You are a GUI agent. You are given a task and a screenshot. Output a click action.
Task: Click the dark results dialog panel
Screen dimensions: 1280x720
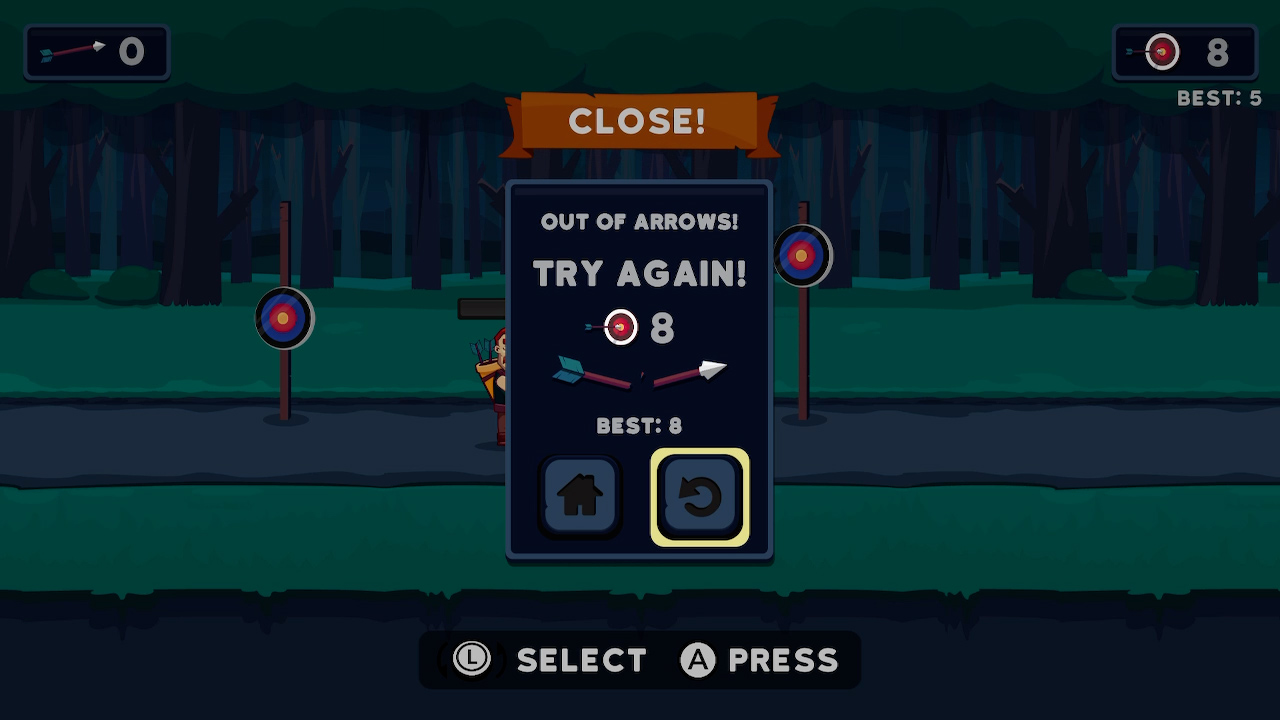pos(639,370)
